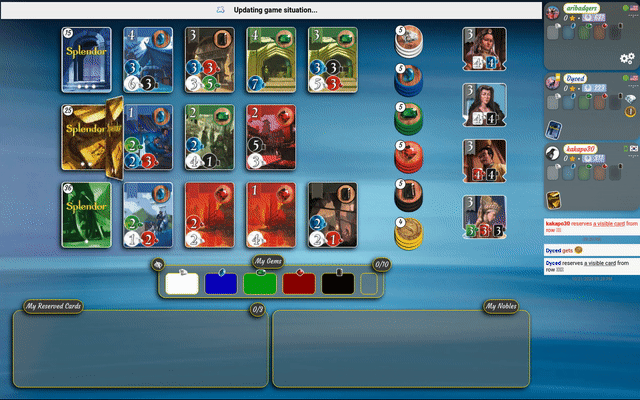Image resolution: width=640 pixels, height=400 pixels.
Task: Select the black onyx bottom-row card
Action: 332,214
